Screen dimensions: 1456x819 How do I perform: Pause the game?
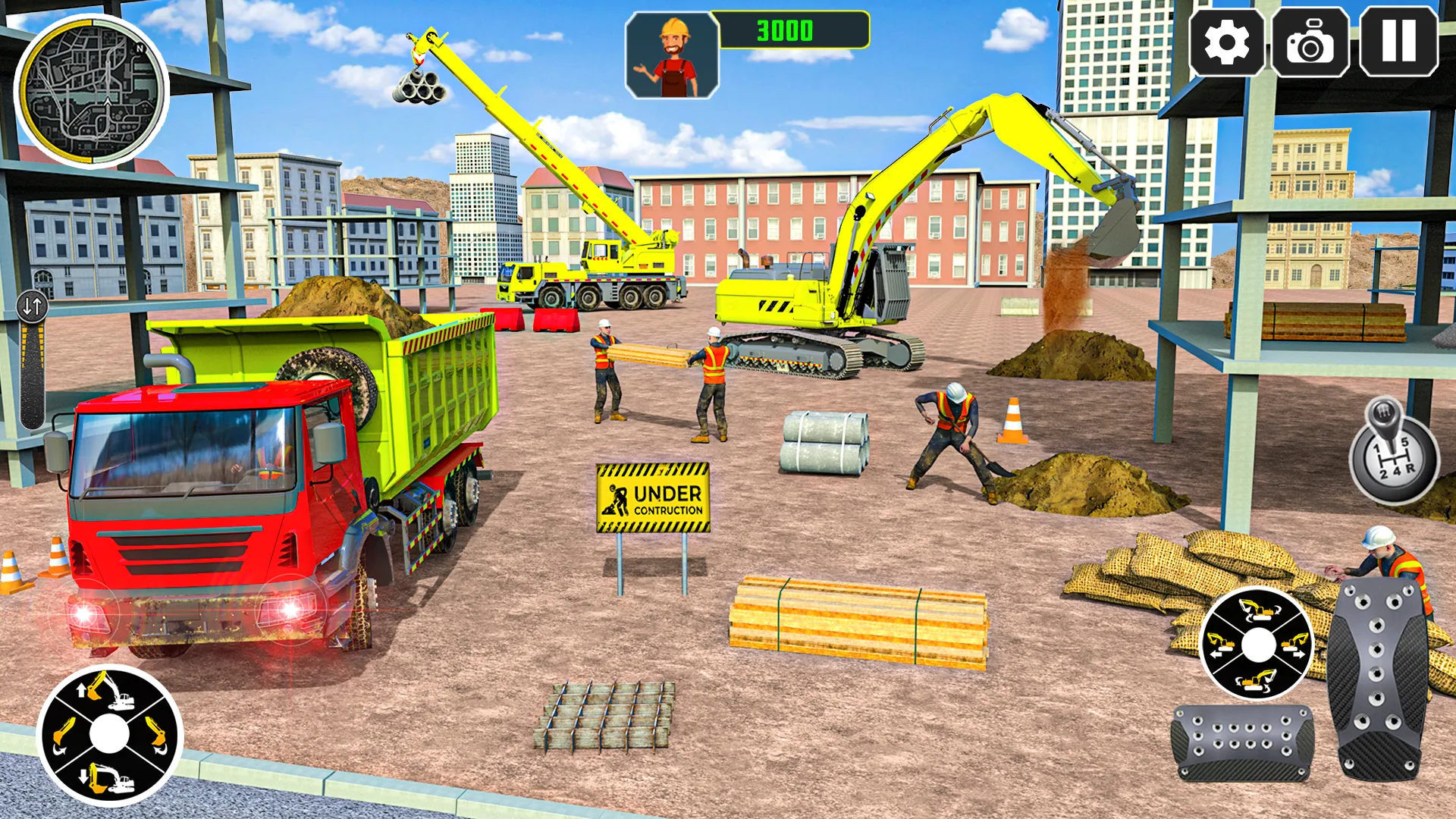[1398, 43]
